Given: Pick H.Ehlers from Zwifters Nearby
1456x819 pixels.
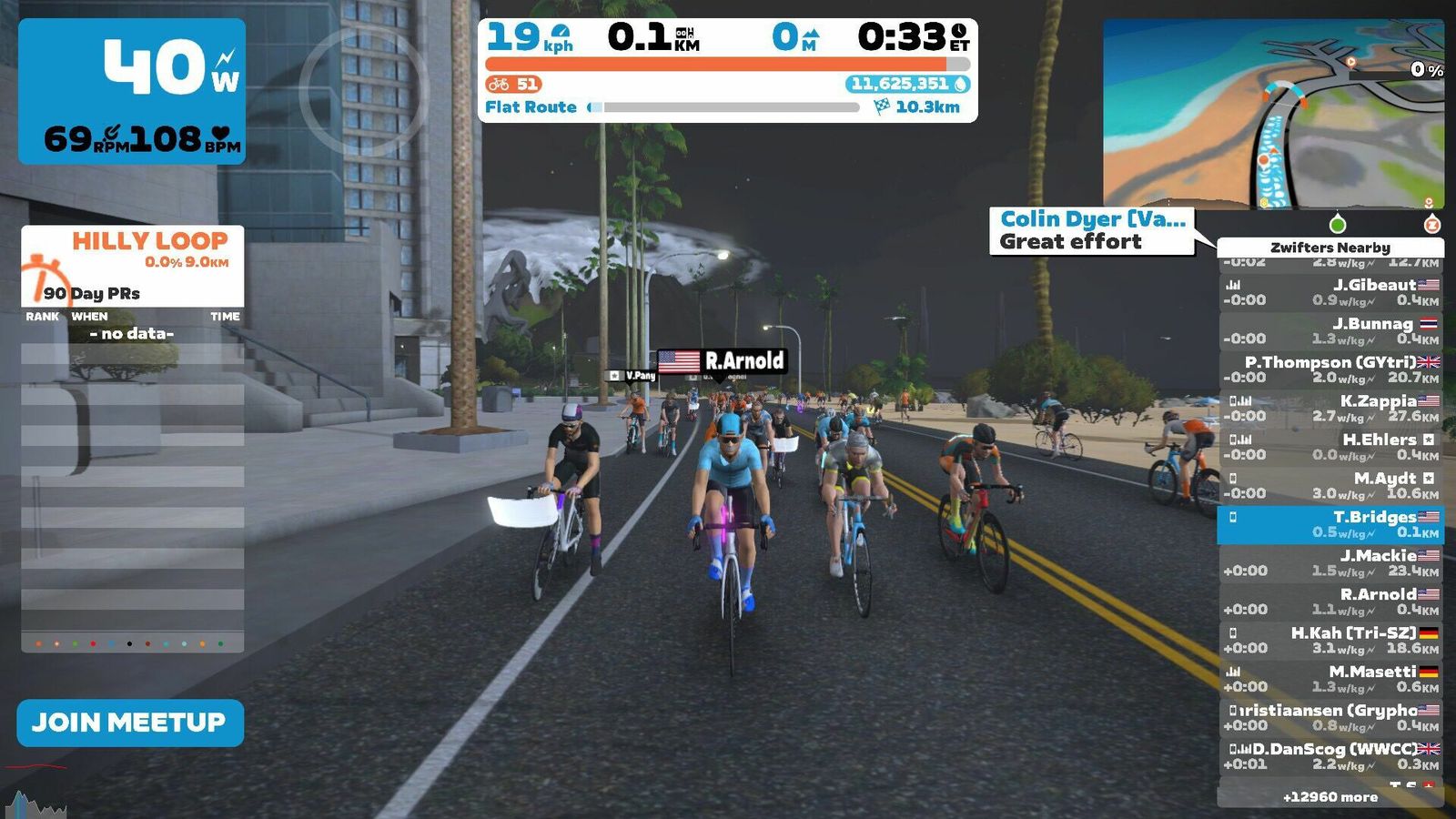Looking at the screenshot, I should [x=1330, y=447].
